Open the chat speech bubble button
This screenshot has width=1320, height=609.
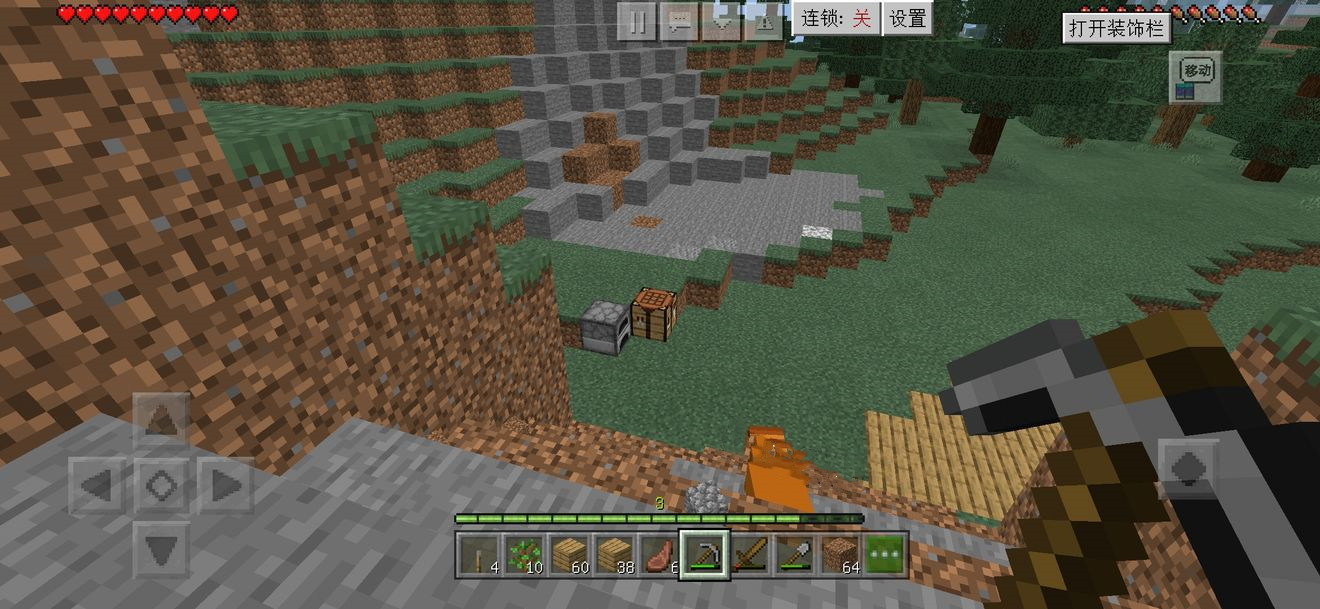(680, 21)
